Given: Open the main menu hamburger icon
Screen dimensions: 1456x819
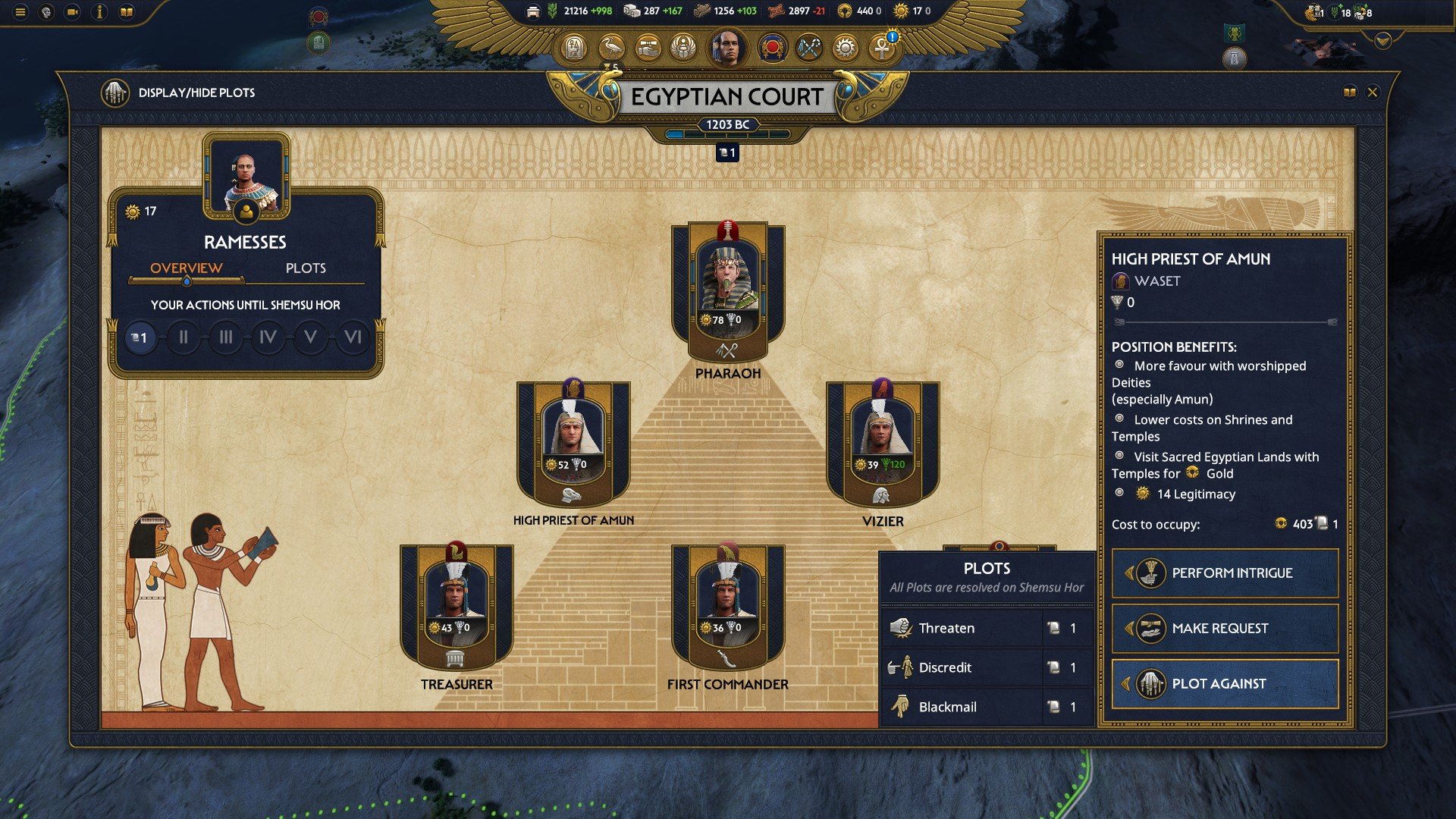Looking at the screenshot, I should [x=20, y=12].
